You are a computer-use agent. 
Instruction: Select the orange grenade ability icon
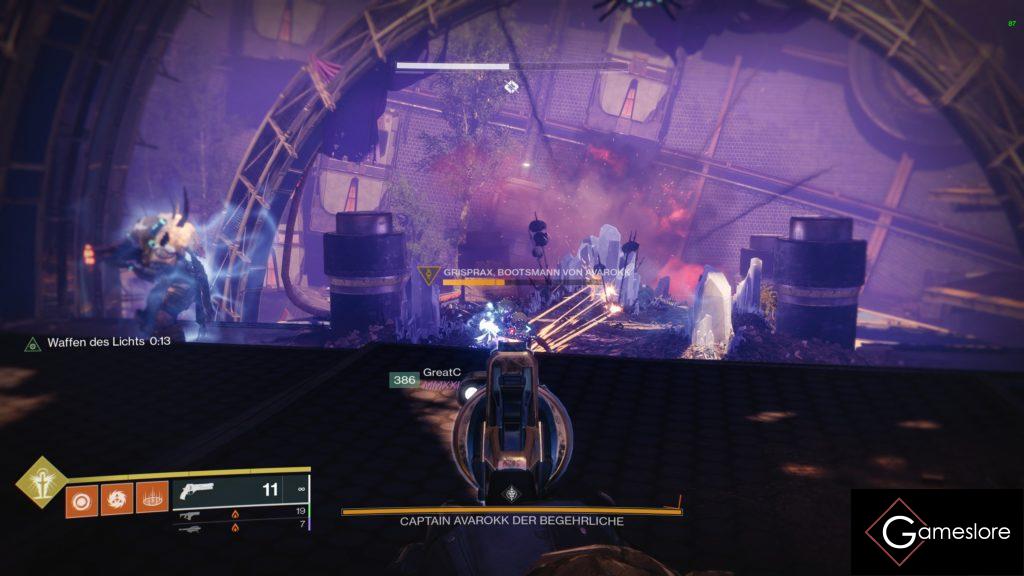(81, 497)
